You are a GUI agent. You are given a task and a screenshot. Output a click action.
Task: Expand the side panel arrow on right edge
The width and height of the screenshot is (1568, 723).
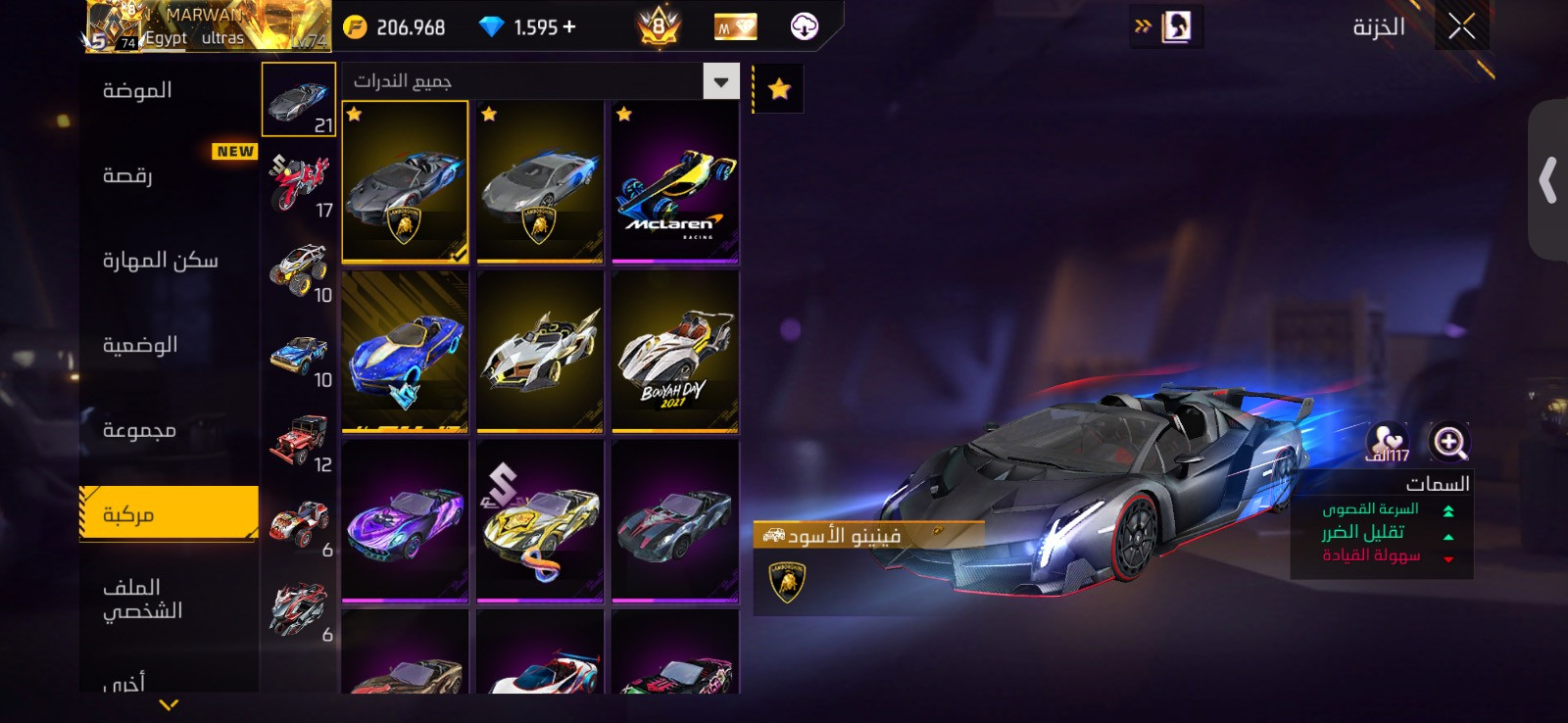1547,180
